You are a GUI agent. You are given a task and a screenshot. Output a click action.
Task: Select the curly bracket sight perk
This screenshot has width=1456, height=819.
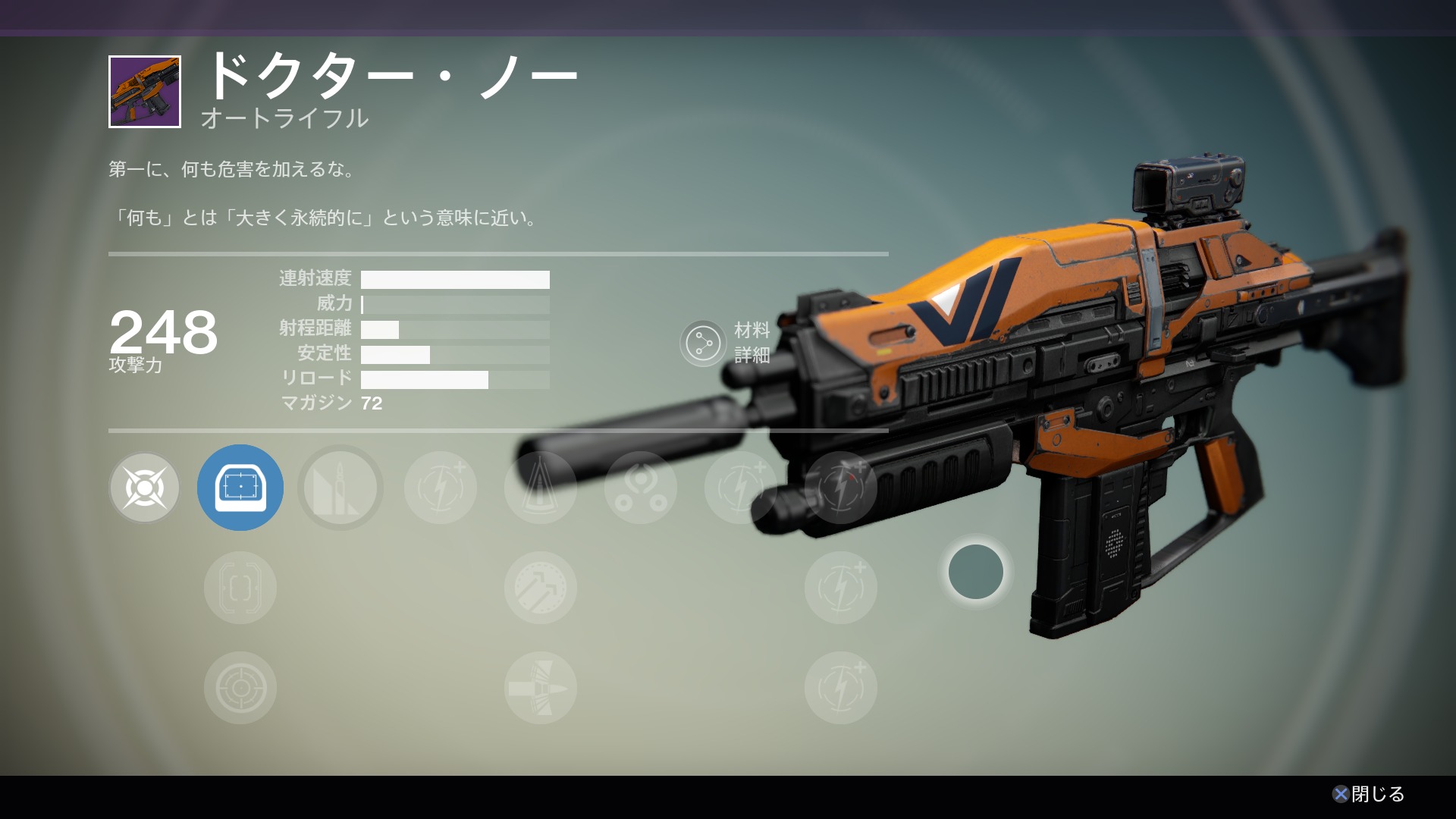[x=240, y=588]
